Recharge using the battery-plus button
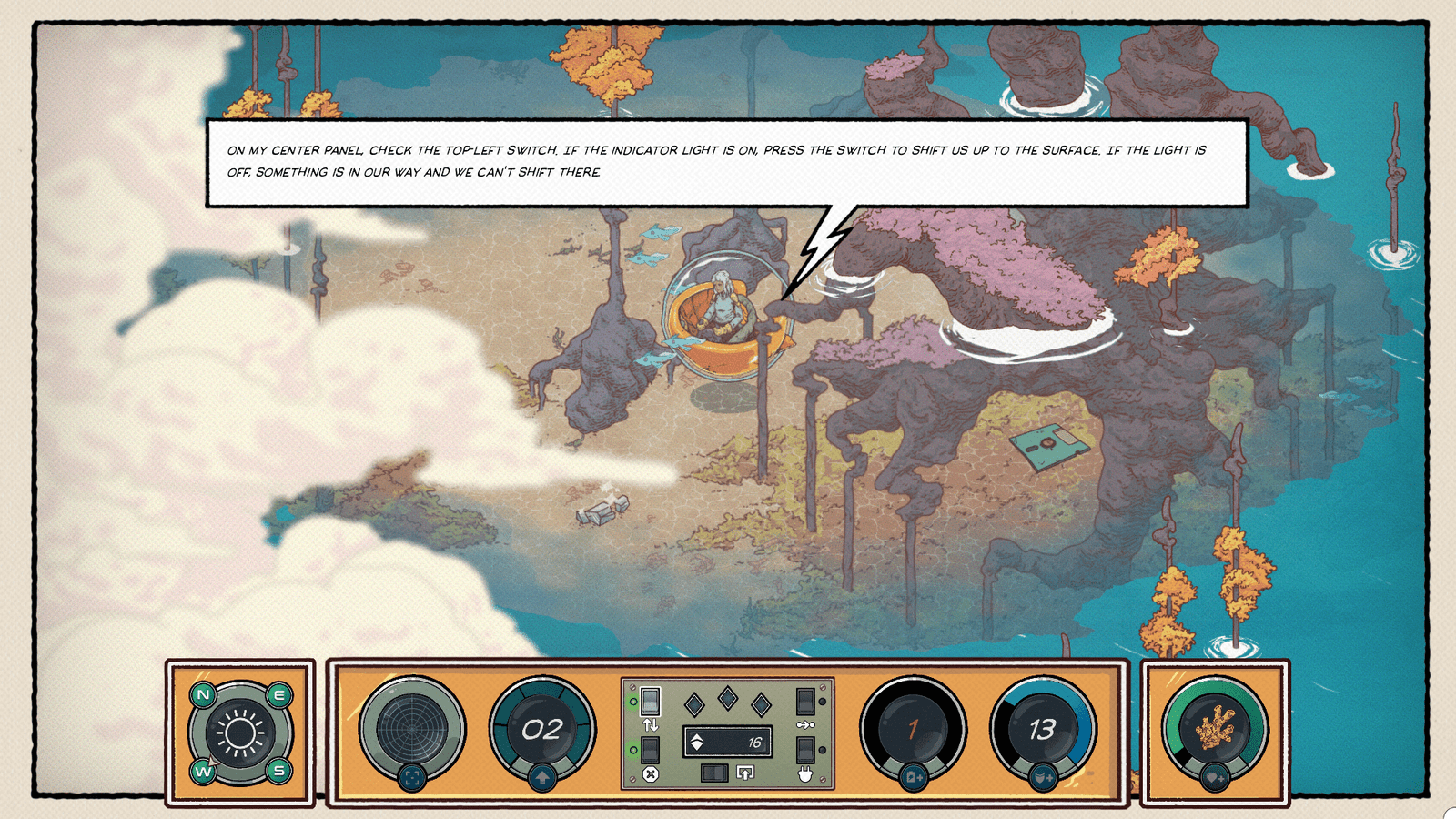1456x819 pixels. click(914, 778)
